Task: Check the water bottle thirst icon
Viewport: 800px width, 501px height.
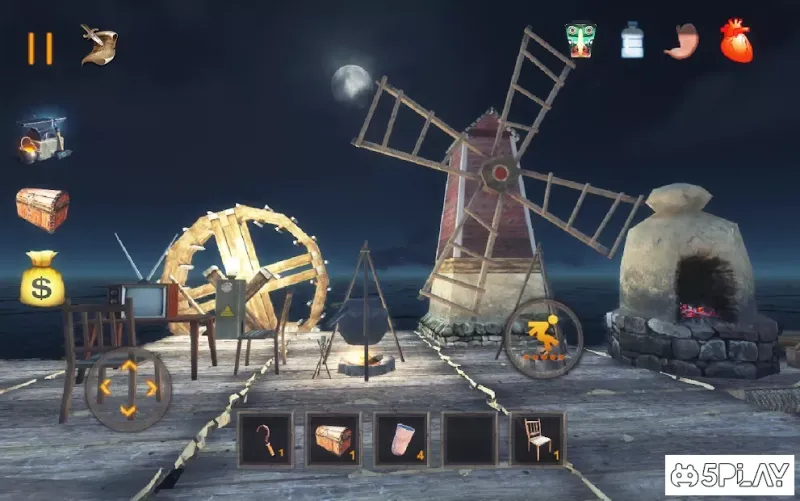Action: point(632,41)
